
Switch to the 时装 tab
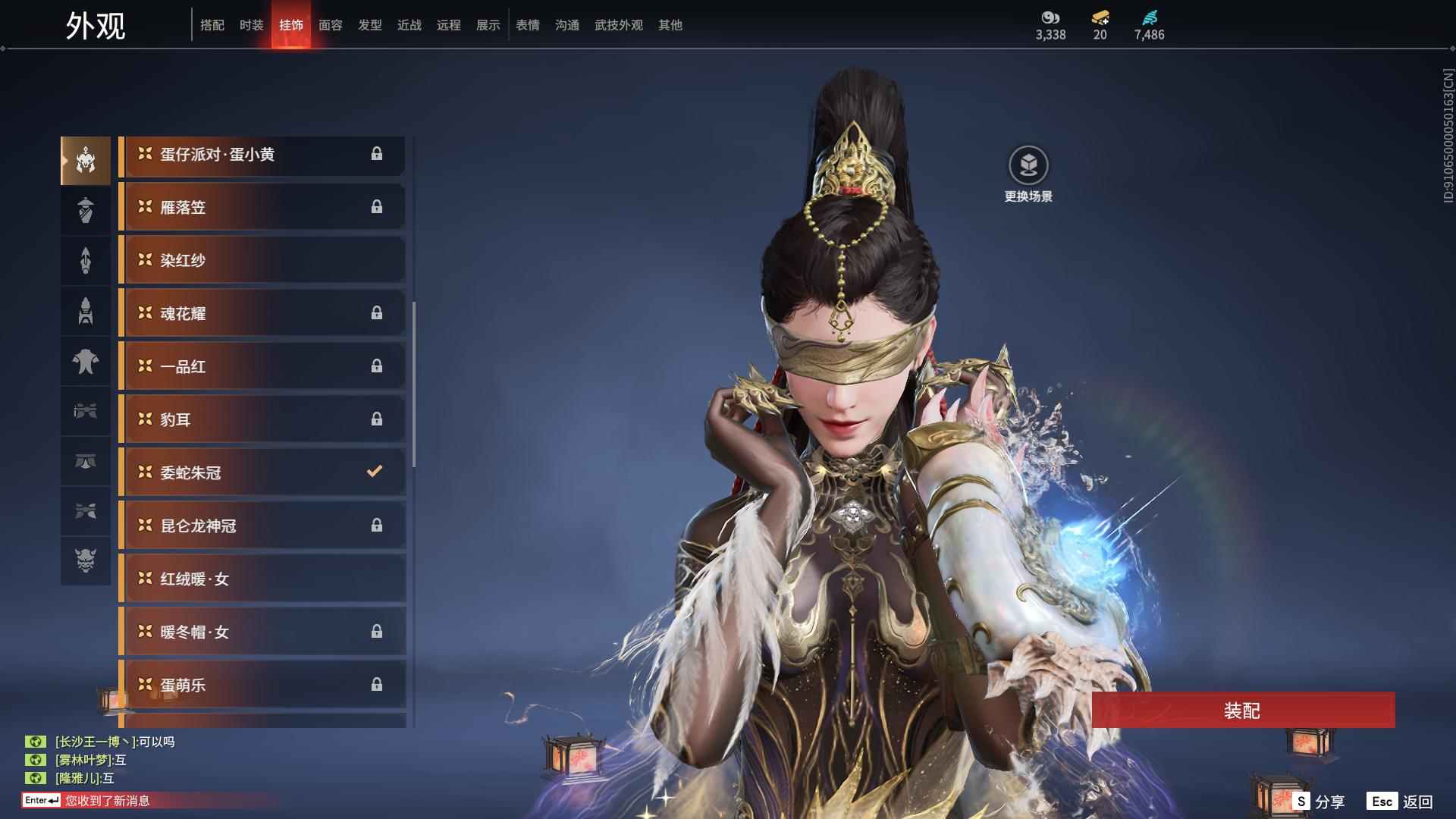point(251,25)
